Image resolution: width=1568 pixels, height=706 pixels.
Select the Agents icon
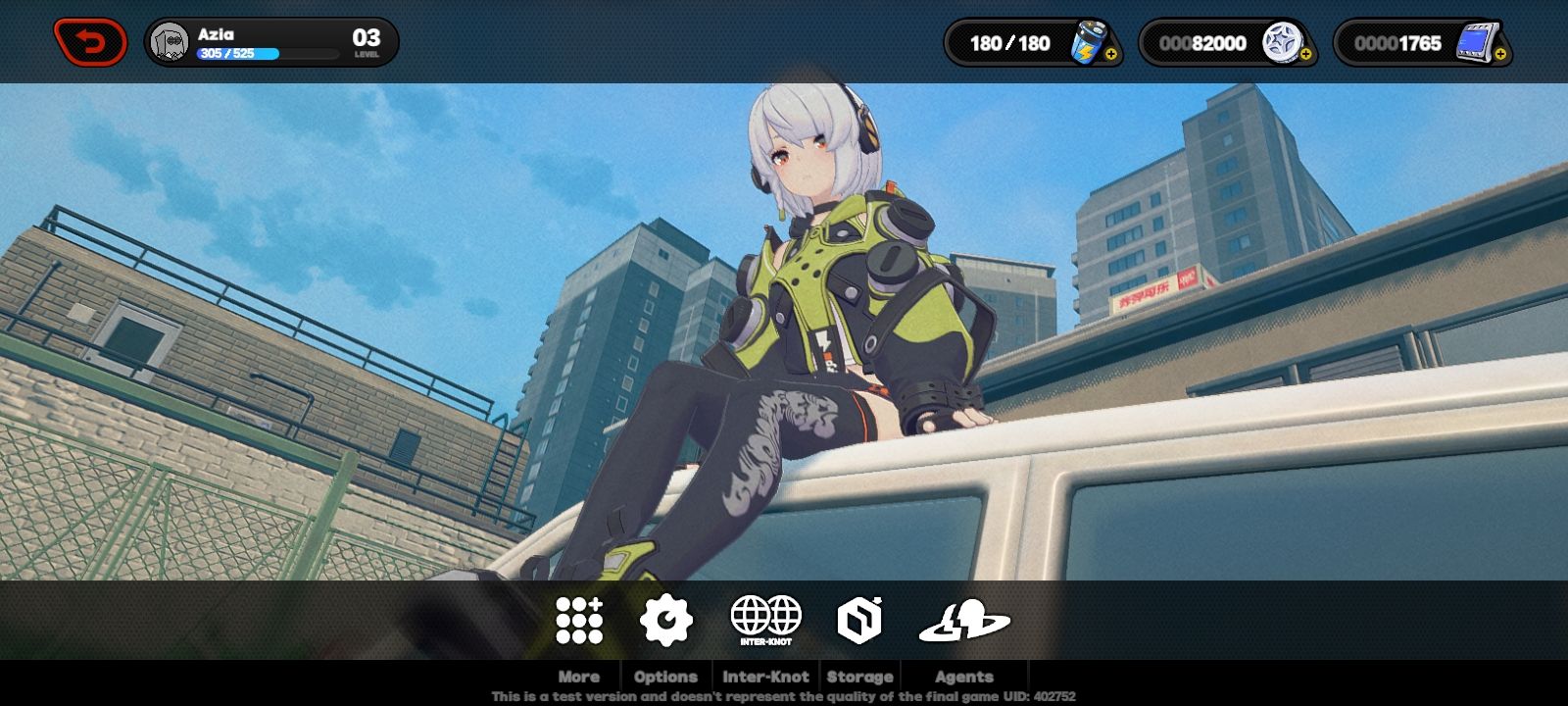961,618
